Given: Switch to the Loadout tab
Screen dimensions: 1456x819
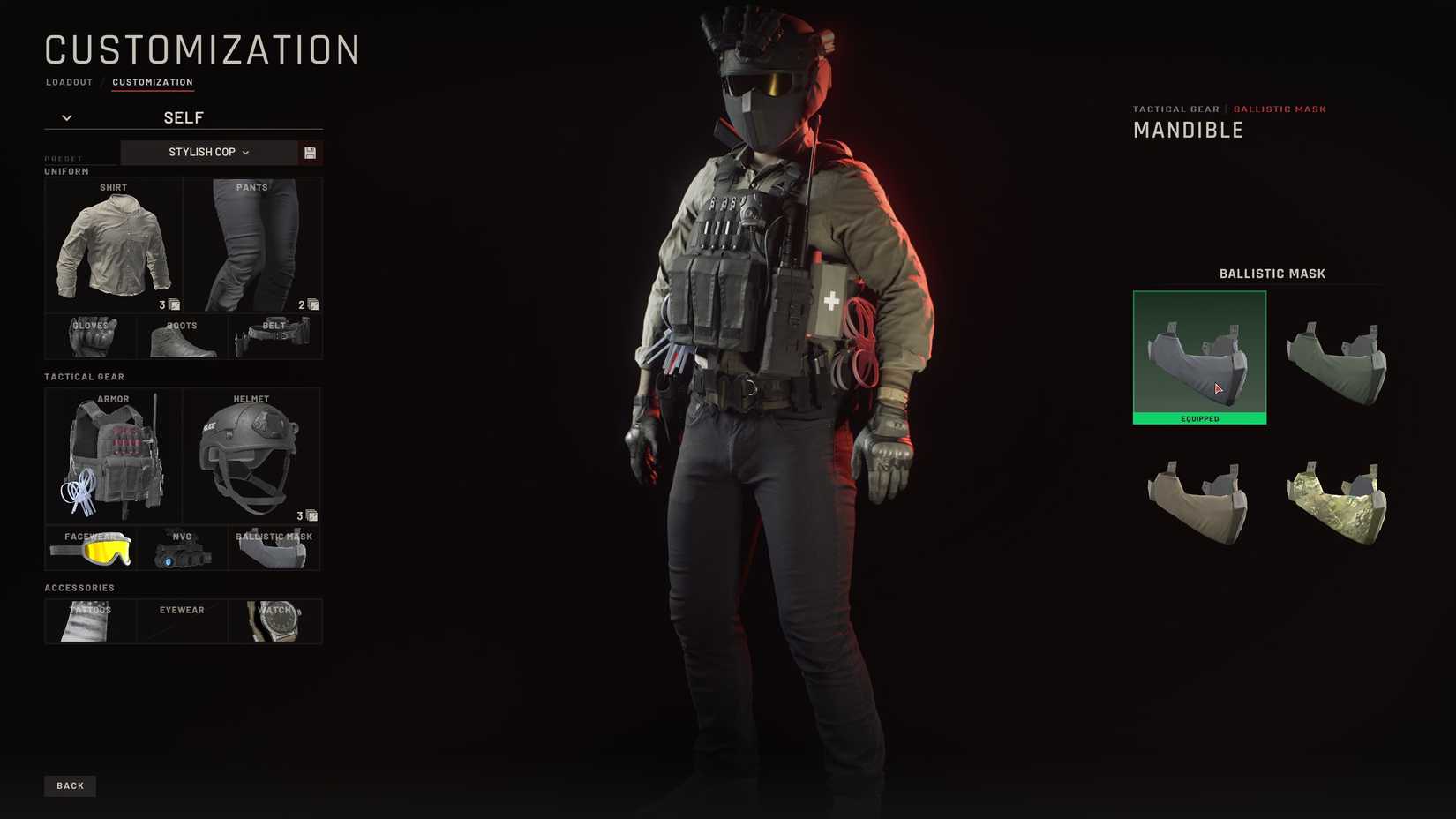Looking at the screenshot, I should pos(69,82).
